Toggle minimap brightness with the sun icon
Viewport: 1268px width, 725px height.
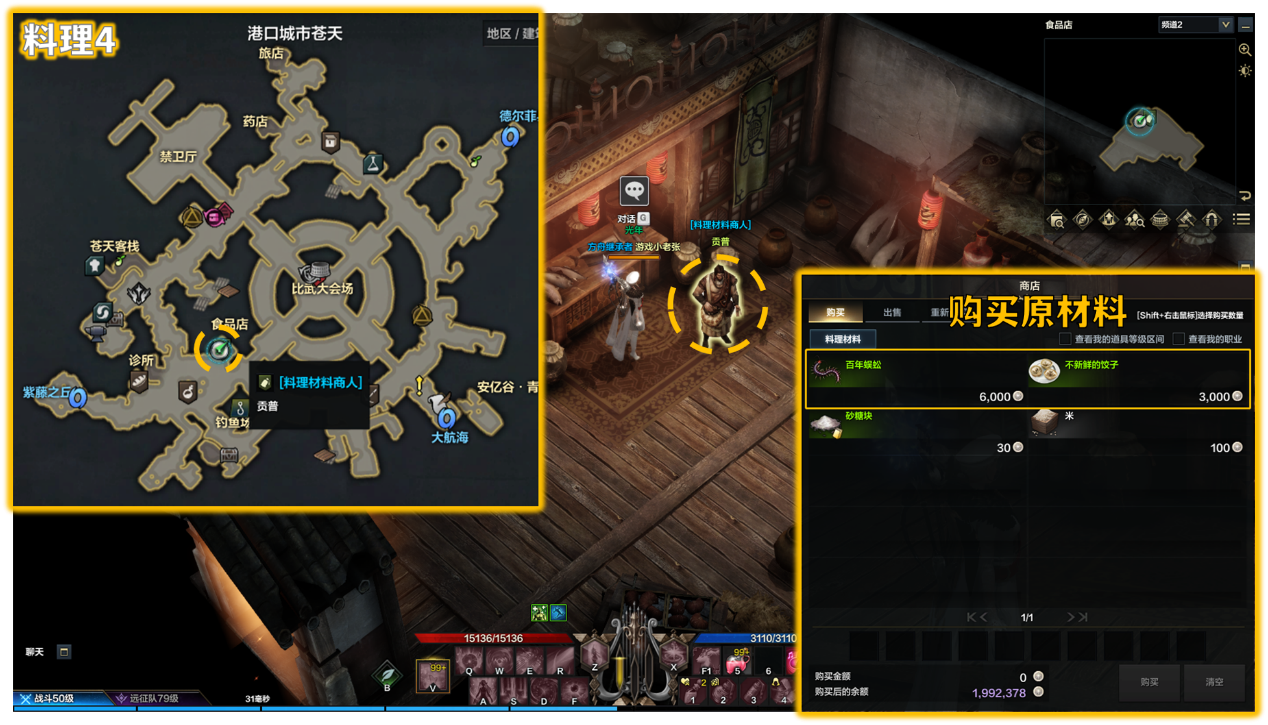[x=1245, y=71]
